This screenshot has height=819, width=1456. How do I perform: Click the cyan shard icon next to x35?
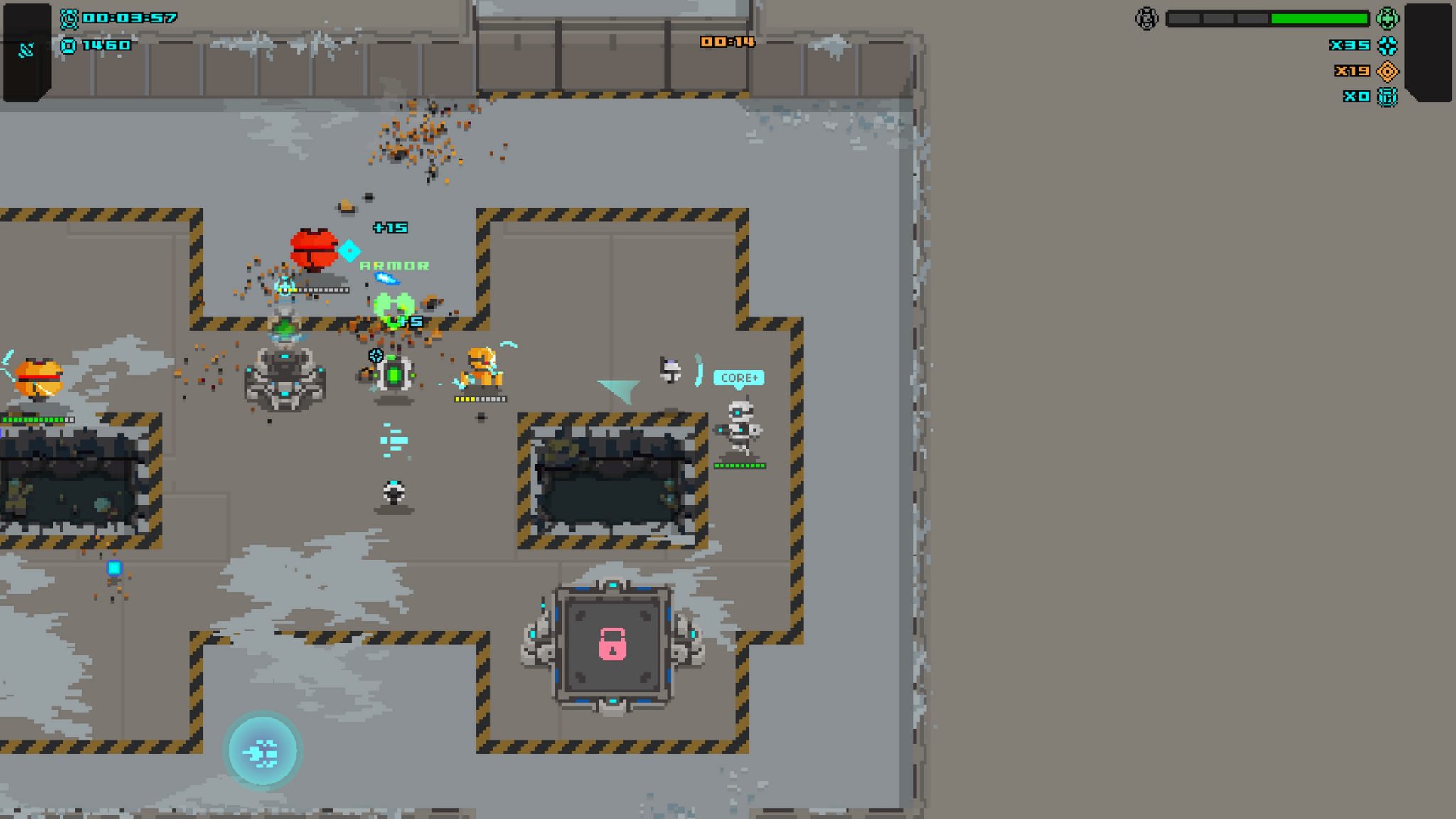coord(1387,46)
